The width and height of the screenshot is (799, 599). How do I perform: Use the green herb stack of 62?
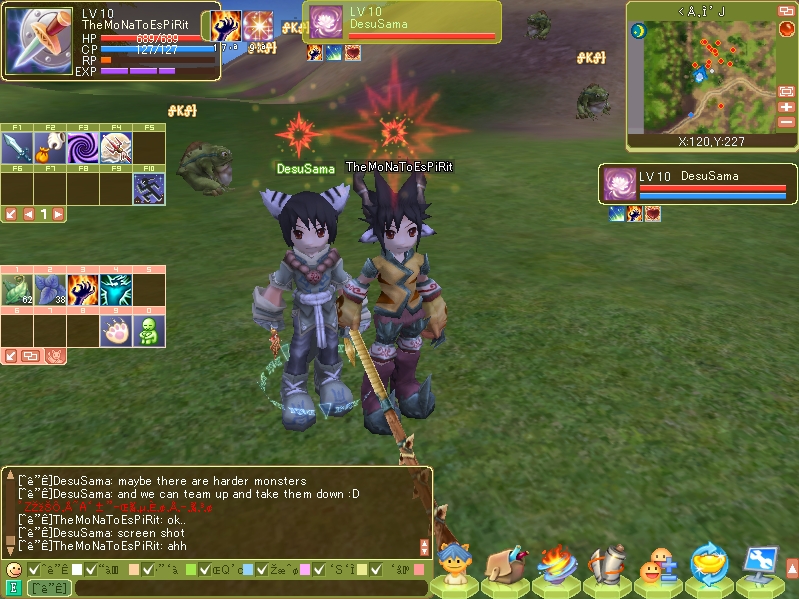coord(17,289)
